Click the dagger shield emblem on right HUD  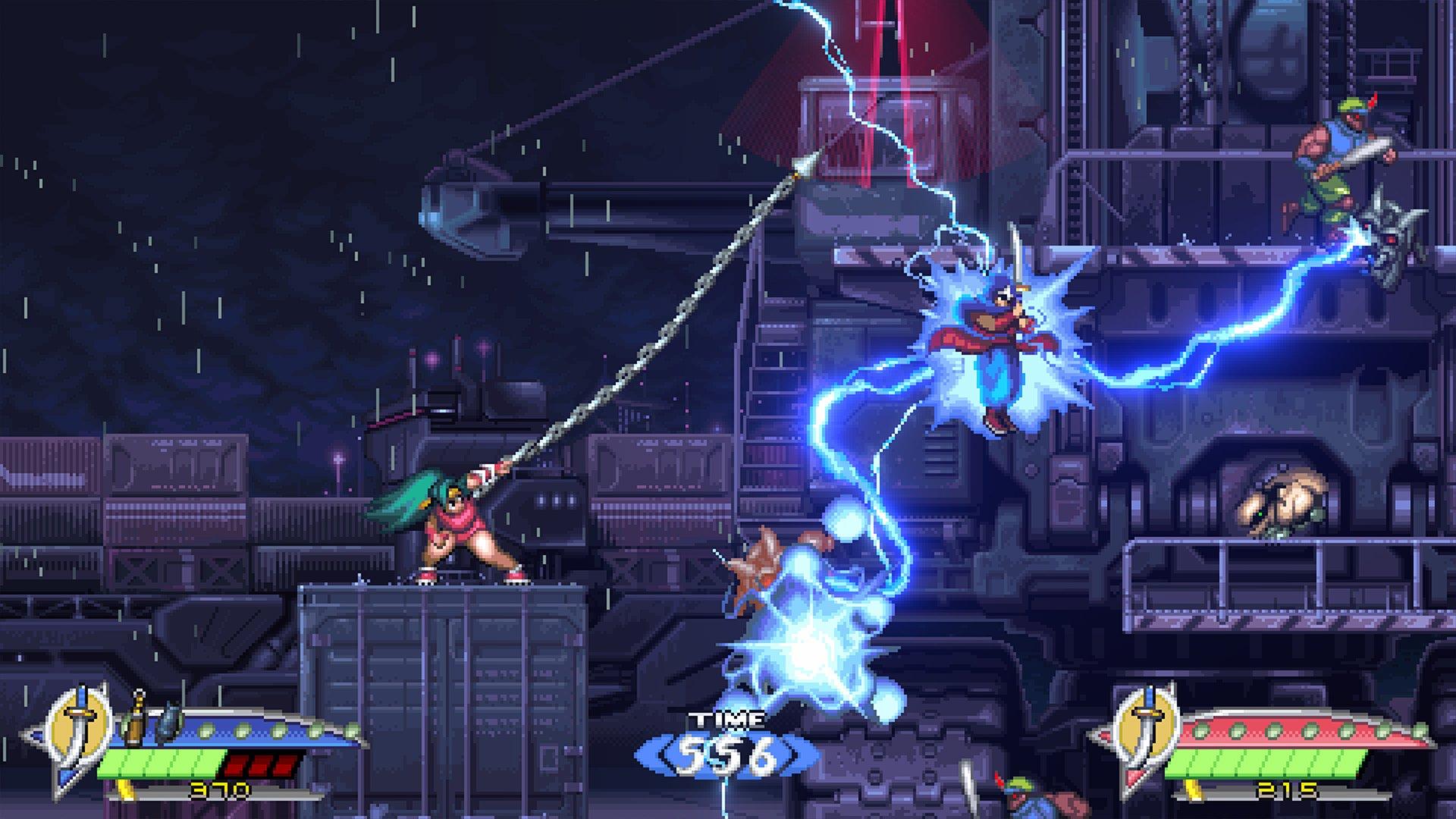1147,726
